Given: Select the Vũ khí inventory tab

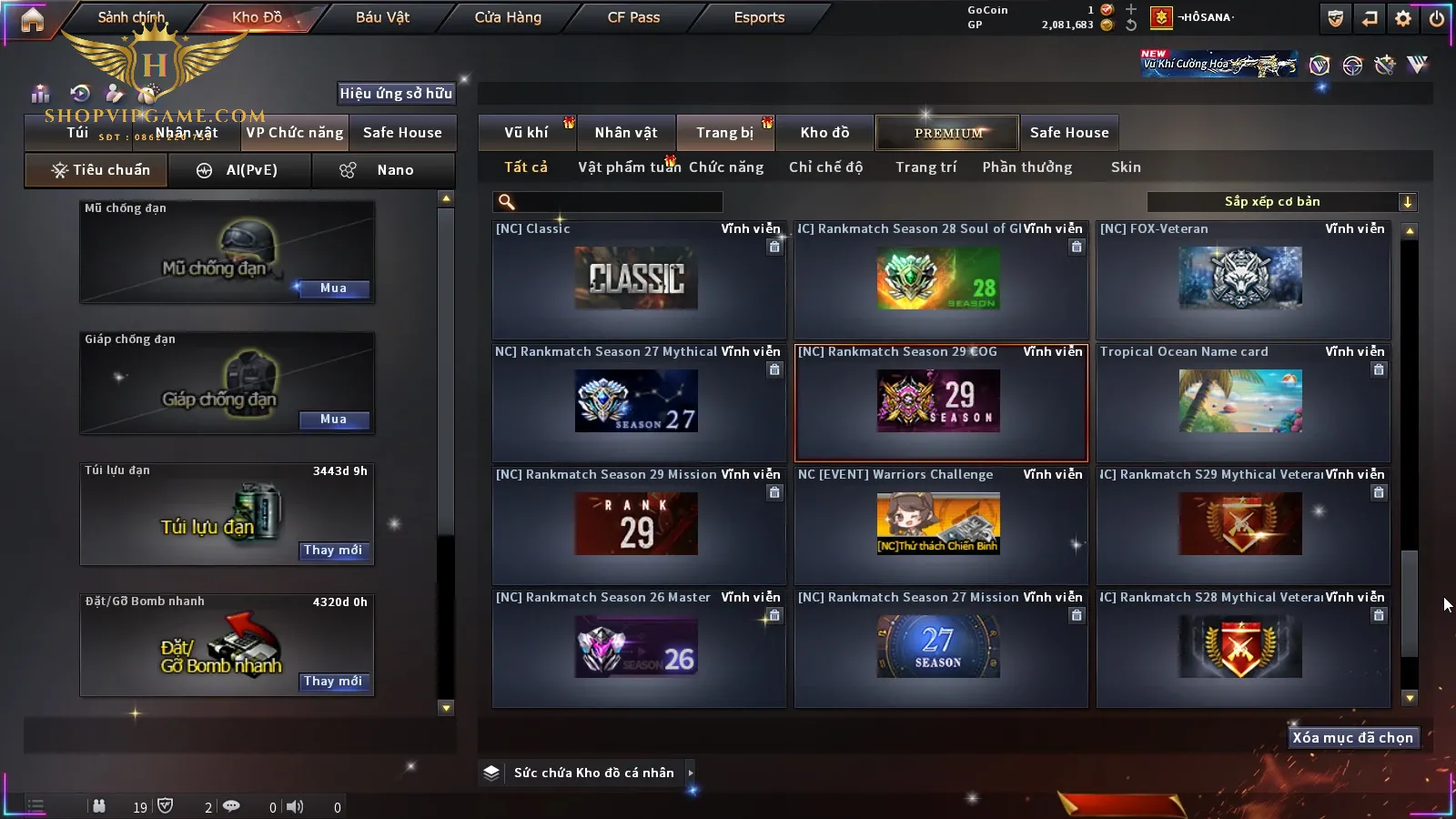Looking at the screenshot, I should pos(526,133).
